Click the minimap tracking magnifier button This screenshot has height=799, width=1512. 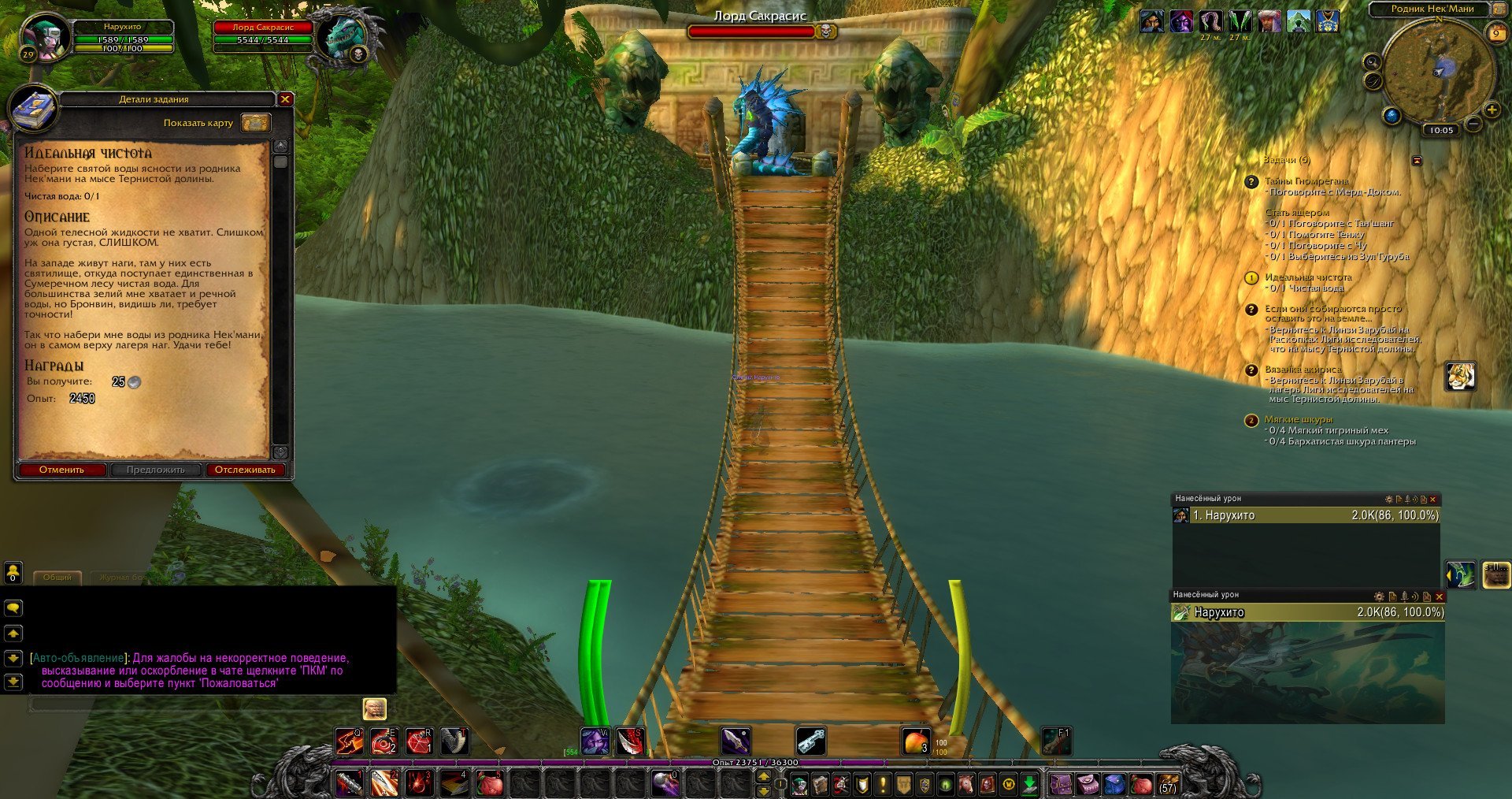[1372, 62]
